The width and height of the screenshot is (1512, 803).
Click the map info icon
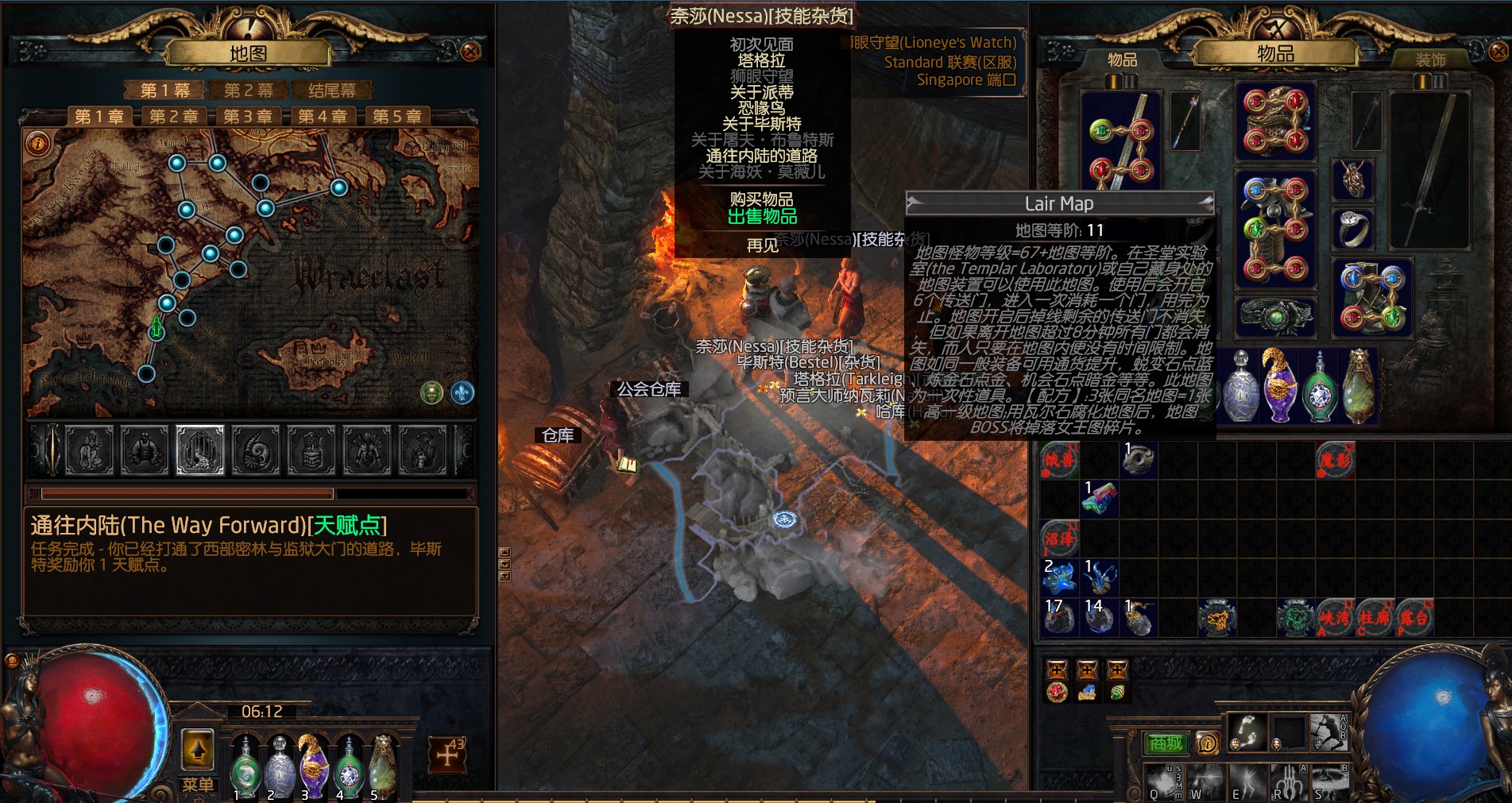coord(37,144)
